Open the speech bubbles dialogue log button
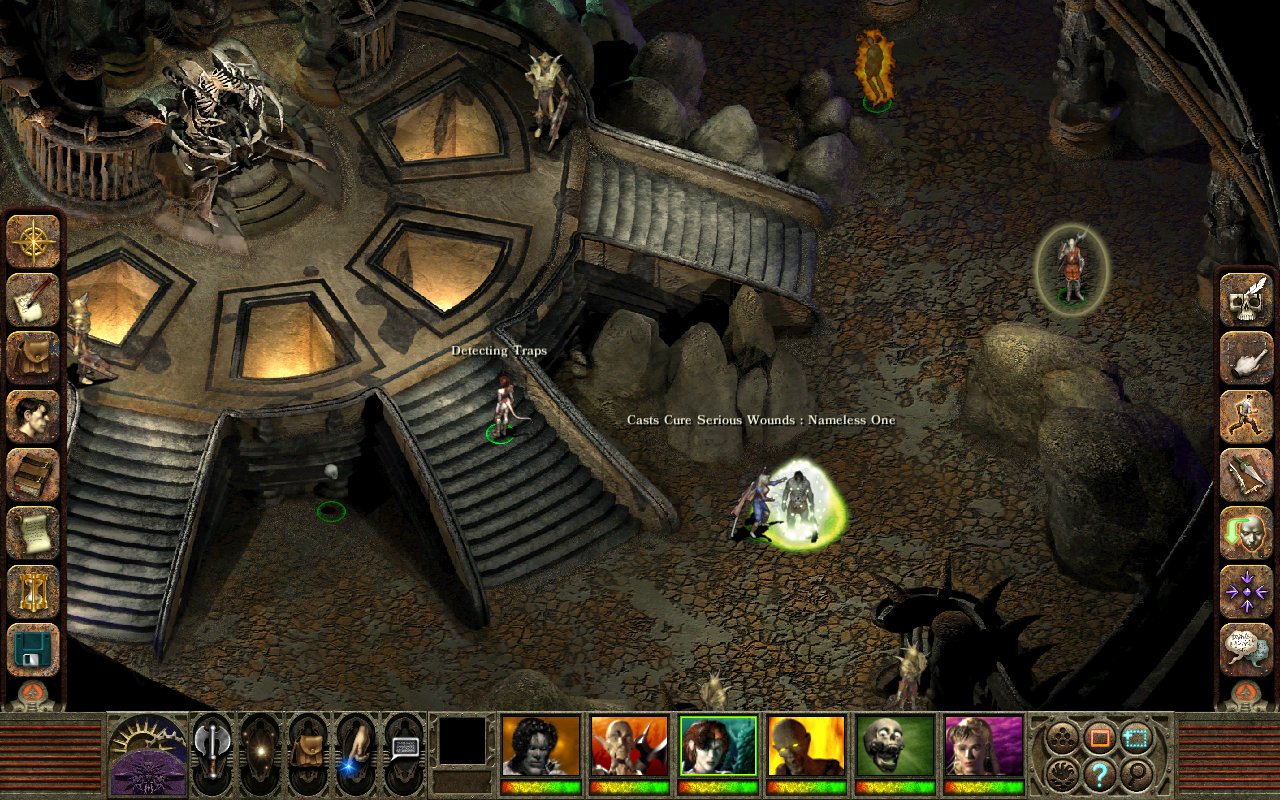Image resolution: width=1280 pixels, height=800 pixels. tap(1245, 647)
